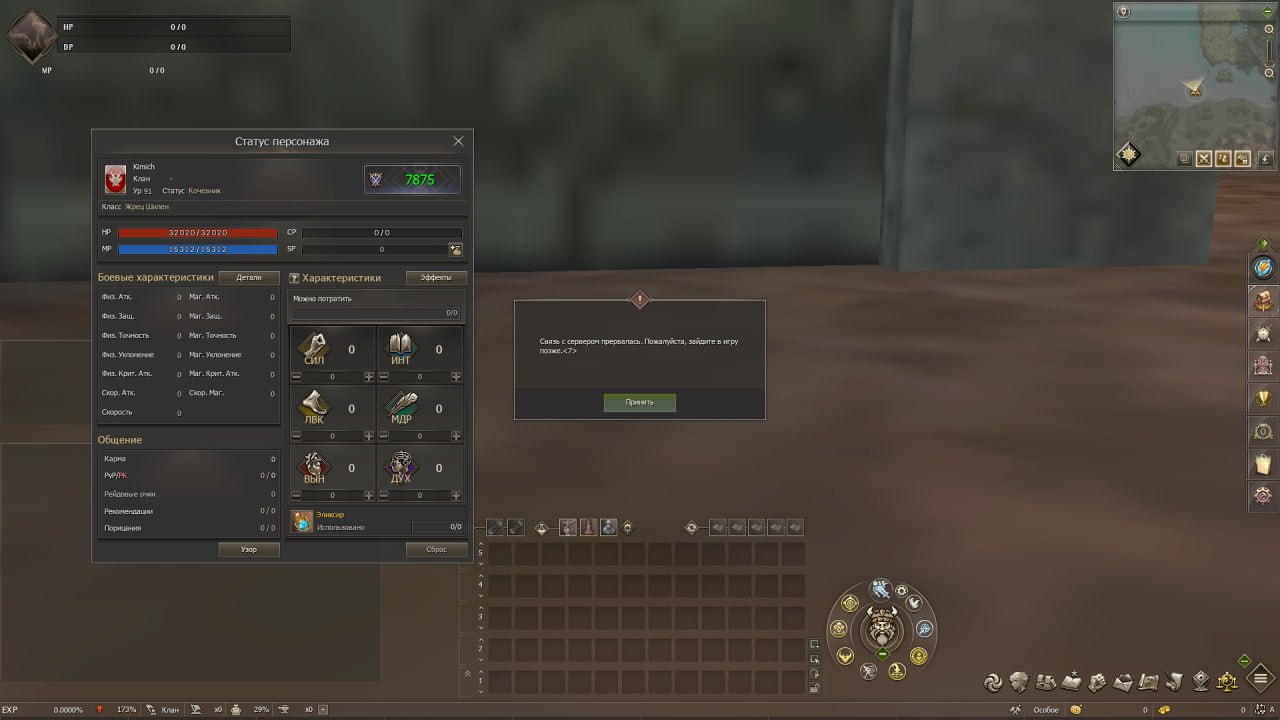This screenshot has width=1280, height=720.
Task: Click the Эликсир icon
Action: coord(302,521)
